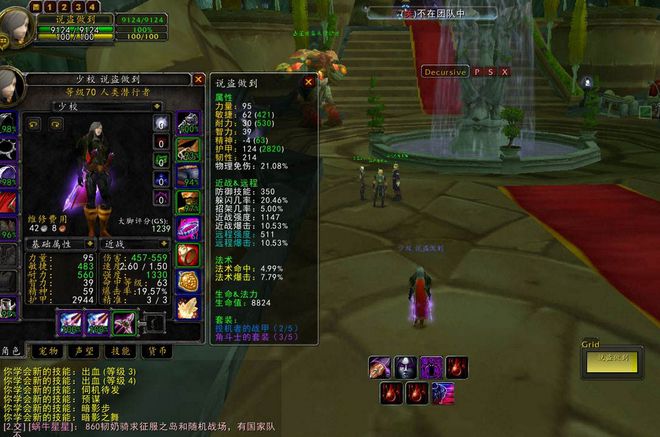The width and height of the screenshot is (660, 437).
Task: Select the pink ring equipment slot
Action: pos(188,228)
